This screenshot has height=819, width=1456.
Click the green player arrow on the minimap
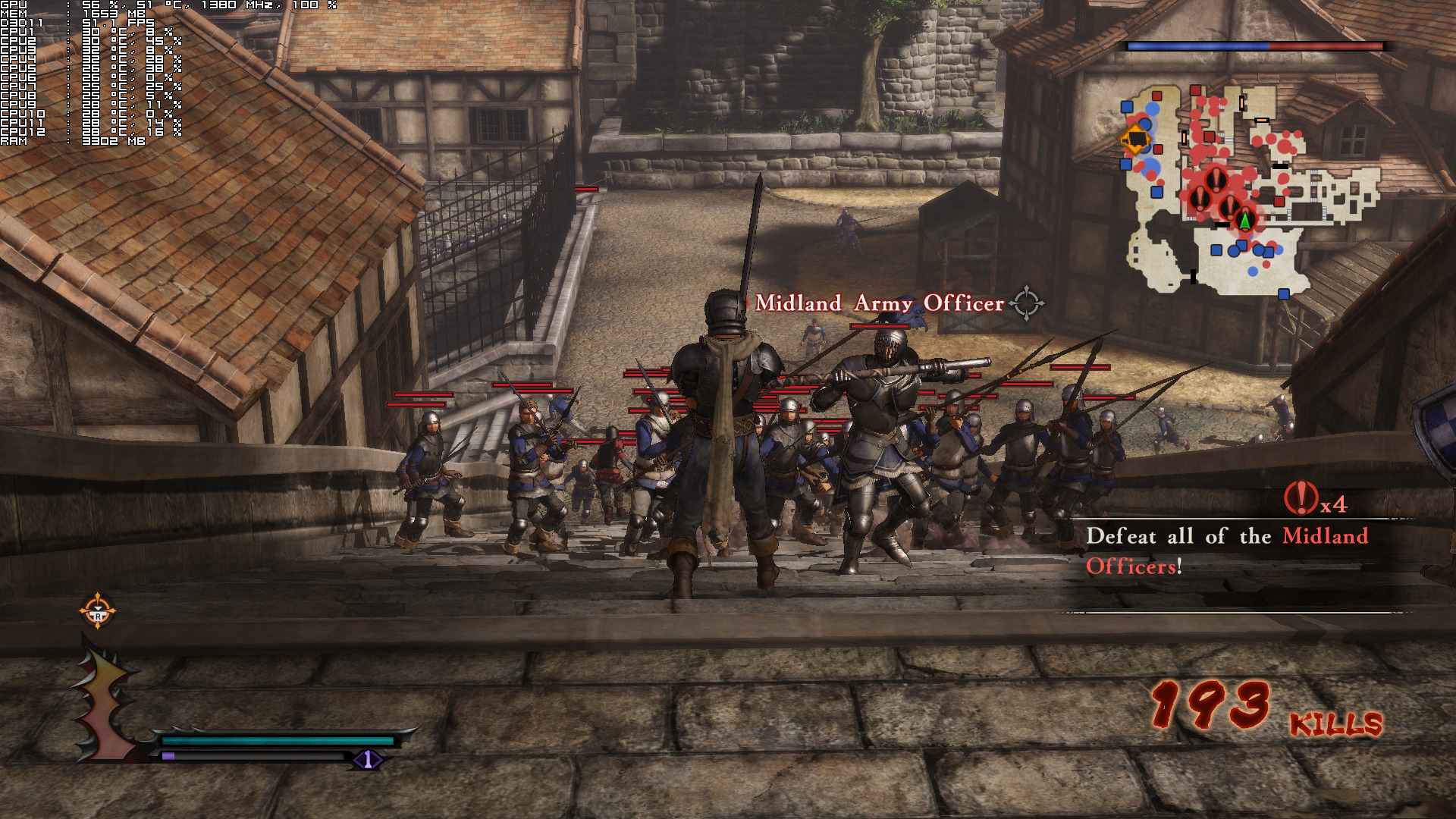[x=1244, y=220]
